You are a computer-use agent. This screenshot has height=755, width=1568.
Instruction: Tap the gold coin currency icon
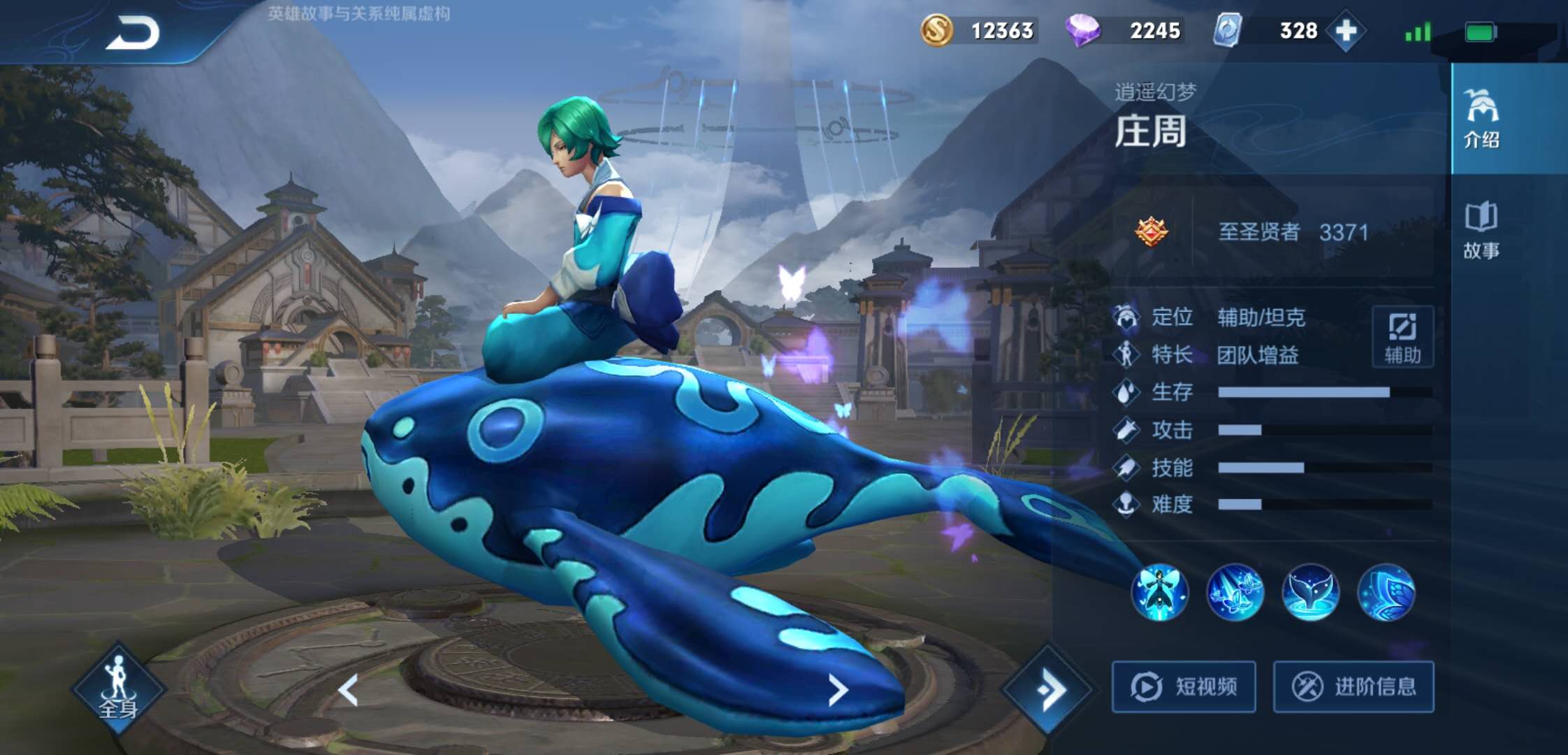point(936,31)
